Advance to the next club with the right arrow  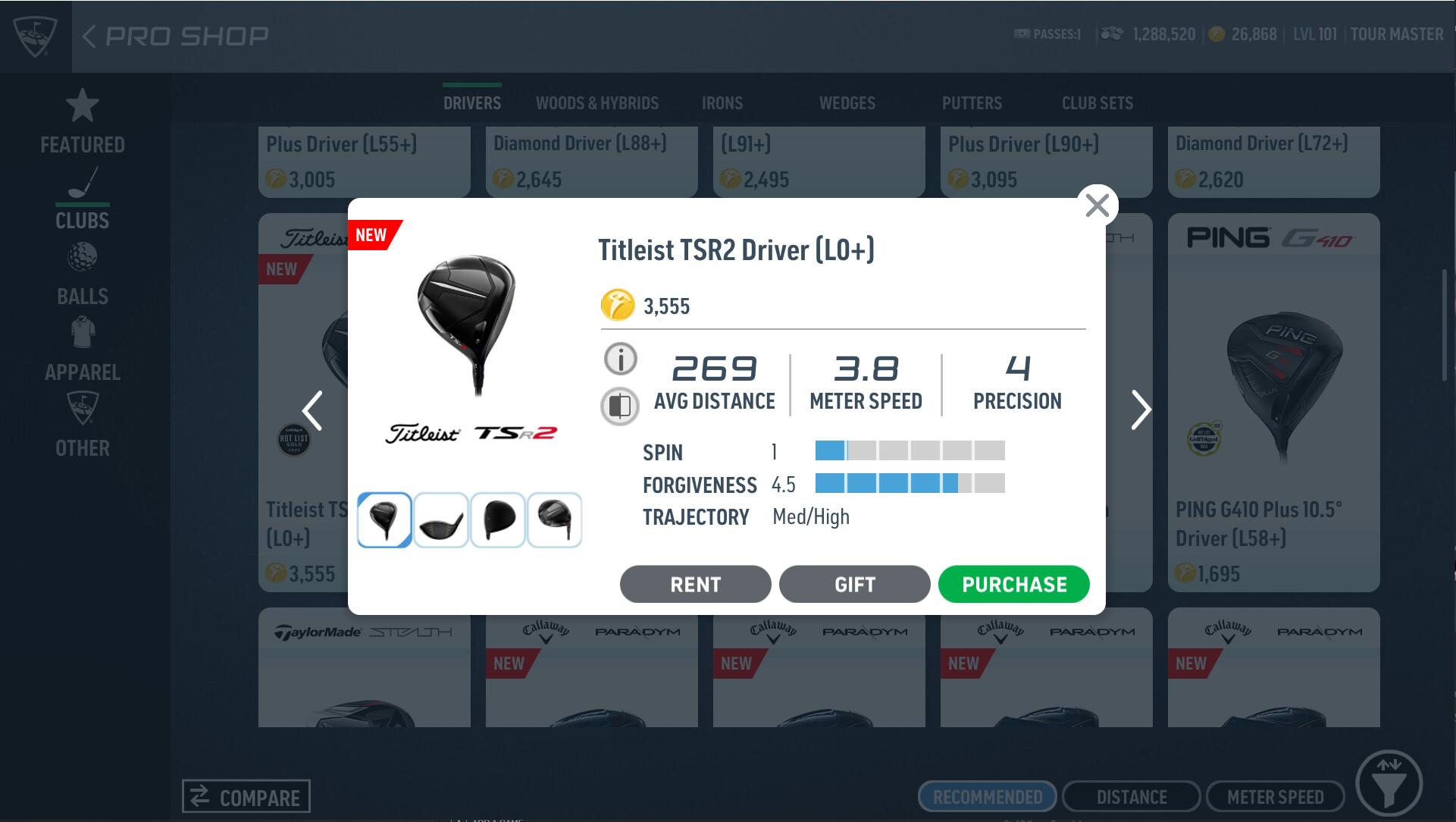pos(1141,410)
